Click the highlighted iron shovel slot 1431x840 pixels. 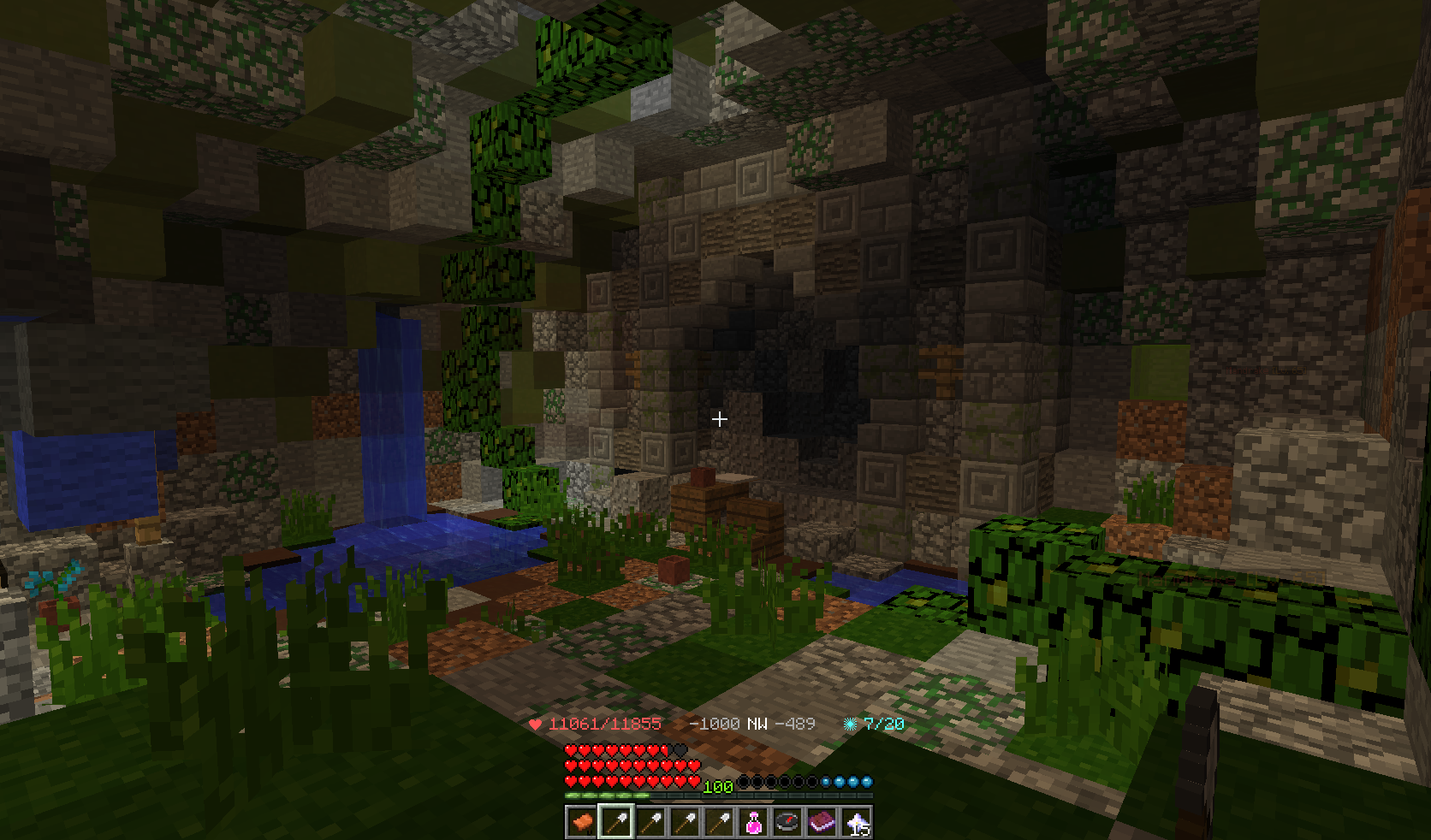[x=616, y=822]
